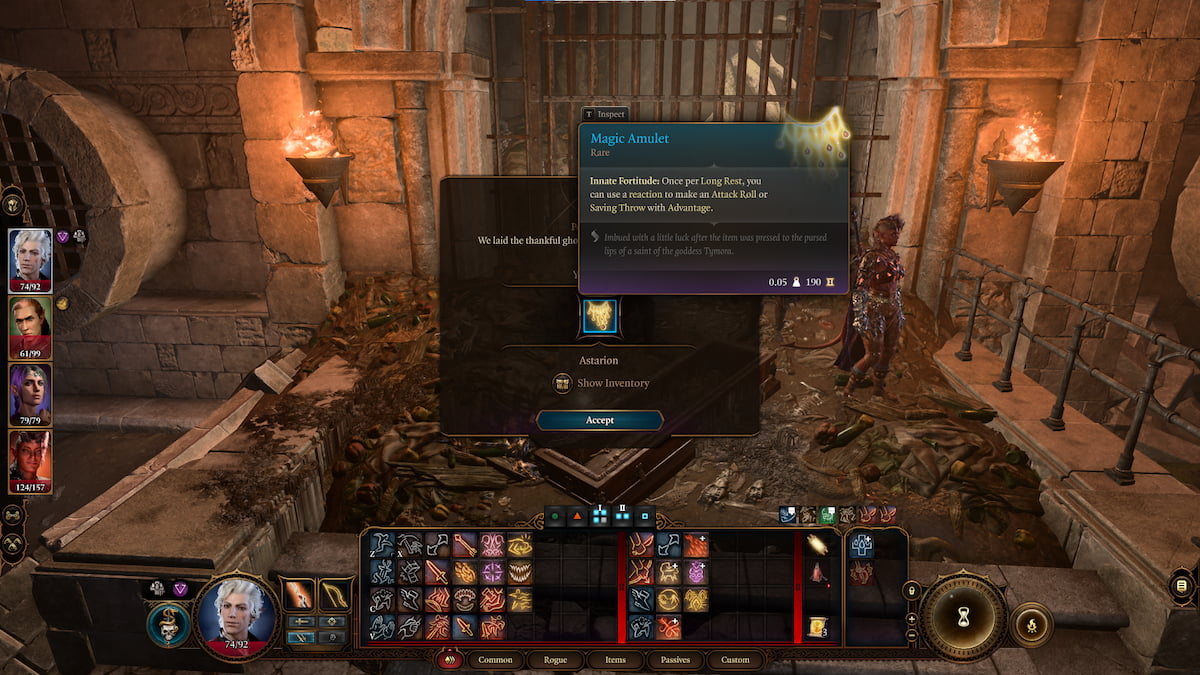
Task: Show the Passives hotbar tab
Action: (675, 660)
